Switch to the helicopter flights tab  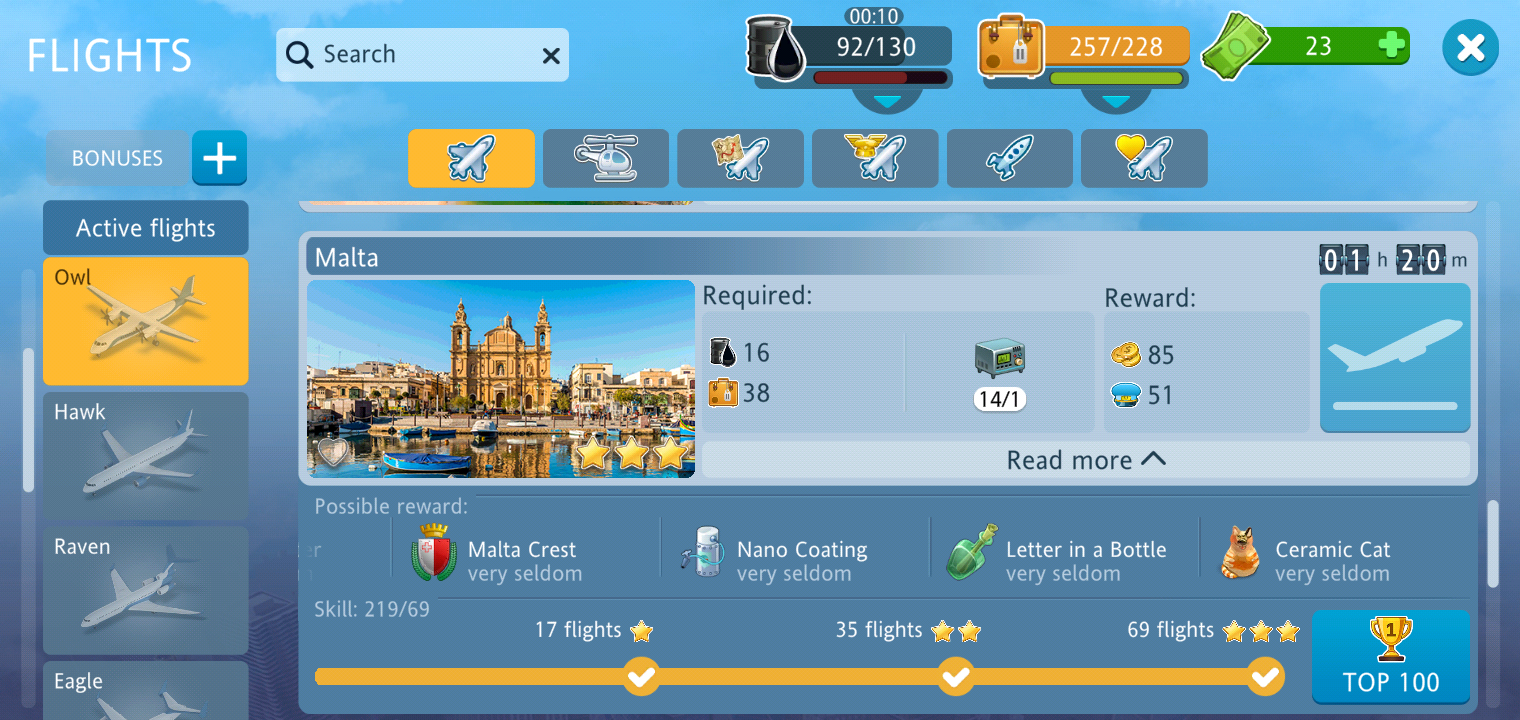click(x=606, y=158)
